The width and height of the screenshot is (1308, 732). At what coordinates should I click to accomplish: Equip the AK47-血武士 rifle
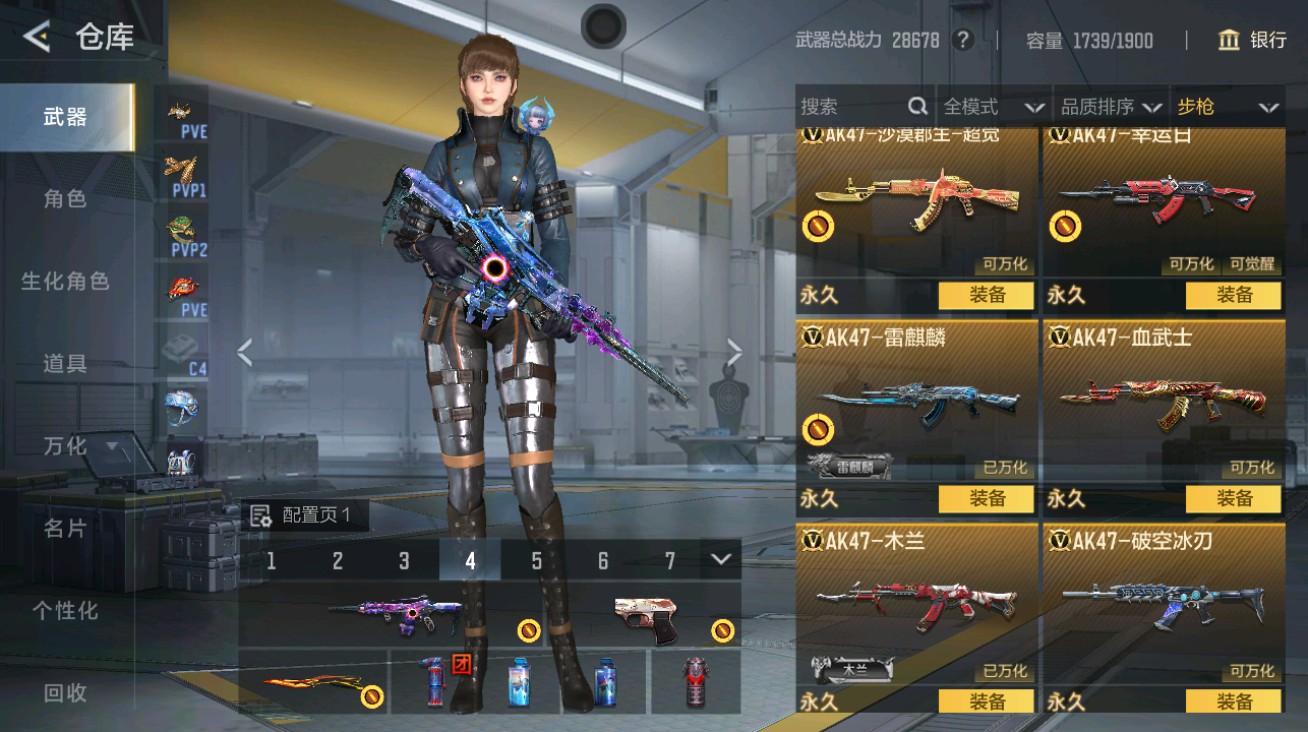[x=1233, y=498]
